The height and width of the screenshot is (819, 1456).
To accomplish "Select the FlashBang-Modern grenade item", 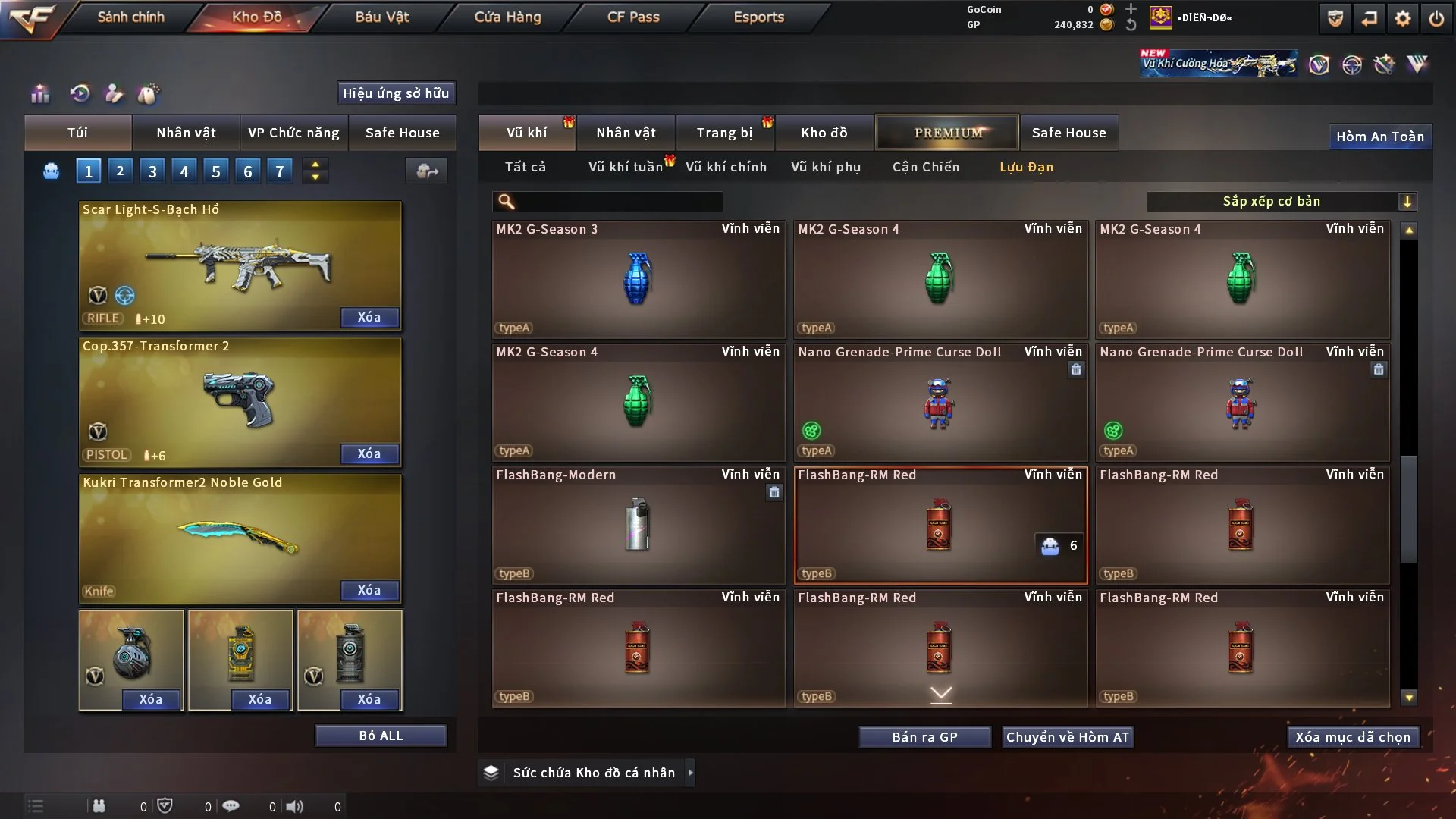I will pyautogui.click(x=638, y=525).
